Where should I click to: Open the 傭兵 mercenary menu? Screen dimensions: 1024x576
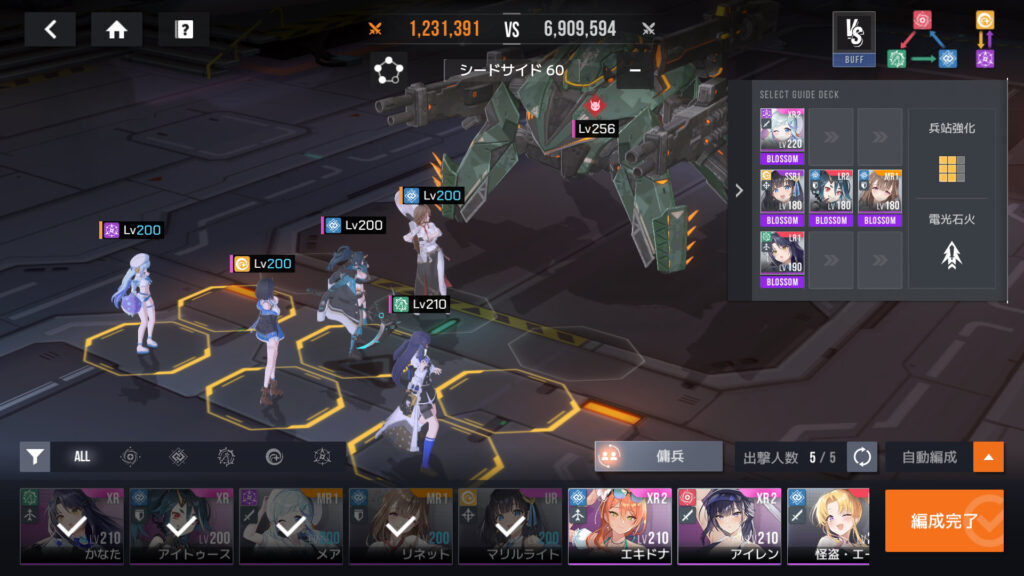(659, 456)
